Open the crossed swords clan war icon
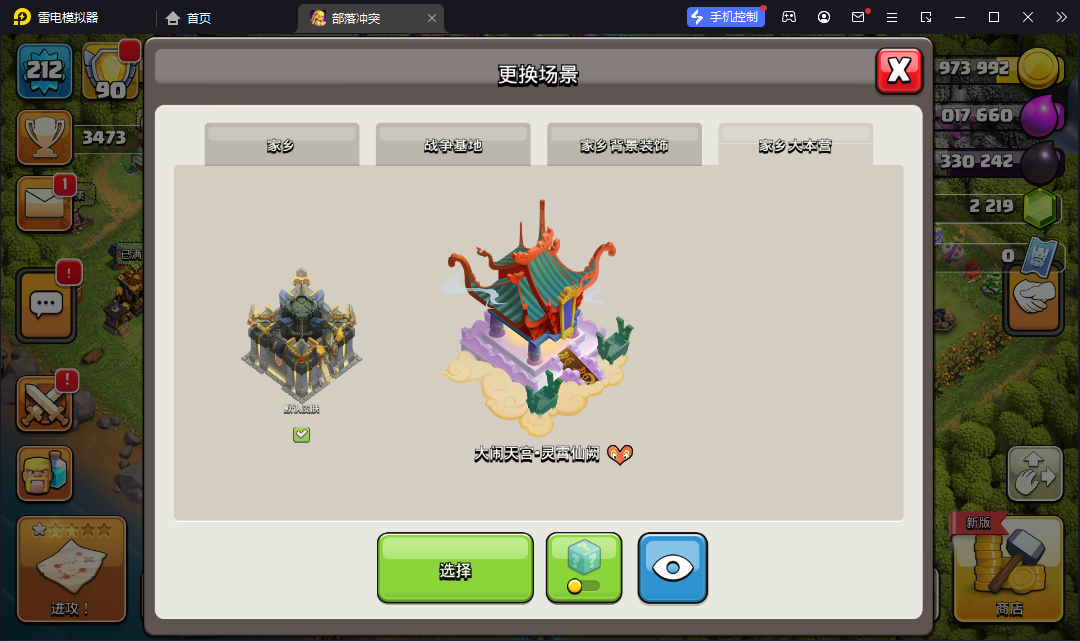The width and height of the screenshot is (1080, 641). [44, 403]
